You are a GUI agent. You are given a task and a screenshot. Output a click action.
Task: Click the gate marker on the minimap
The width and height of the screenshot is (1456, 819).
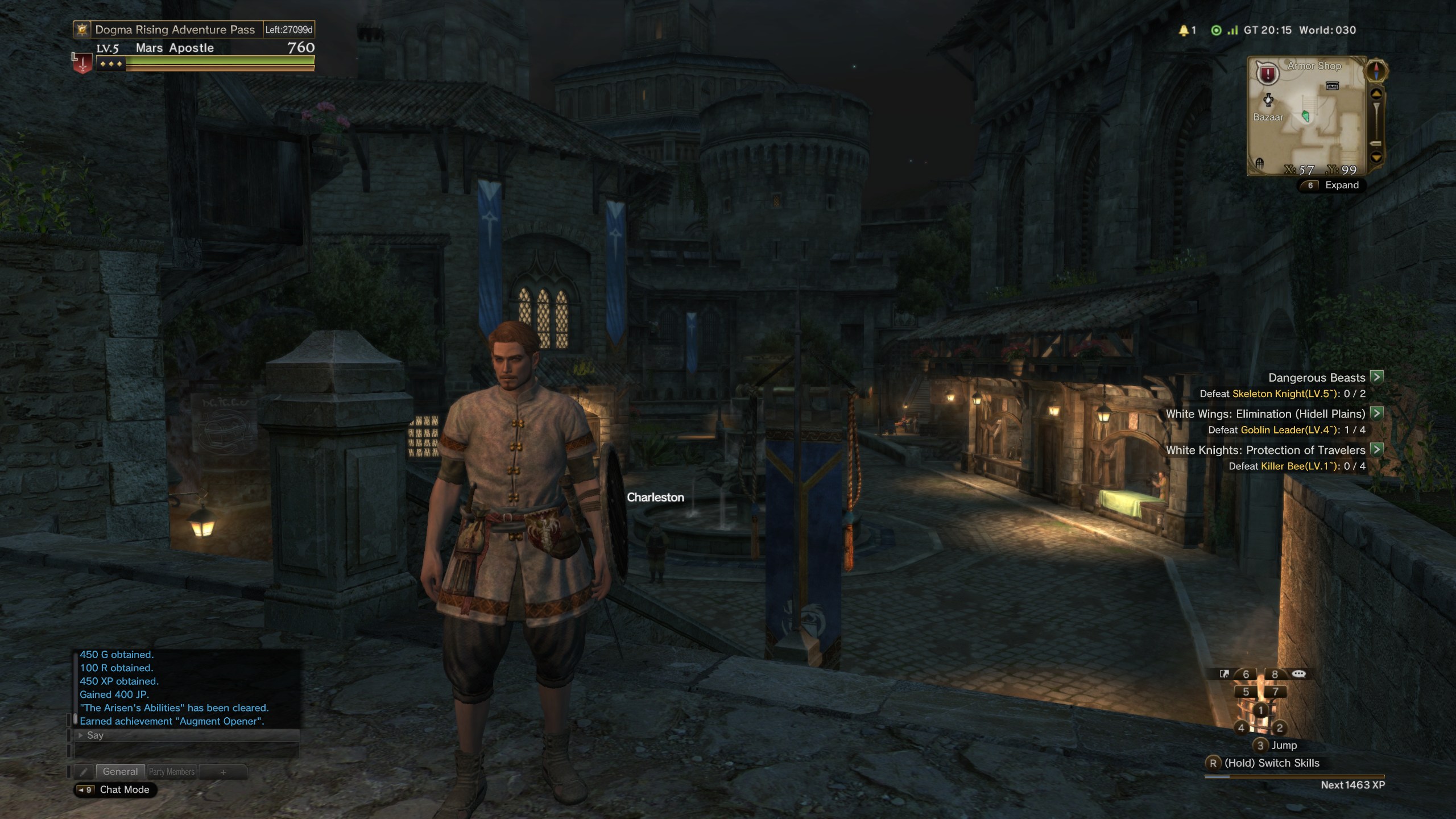[1259, 163]
